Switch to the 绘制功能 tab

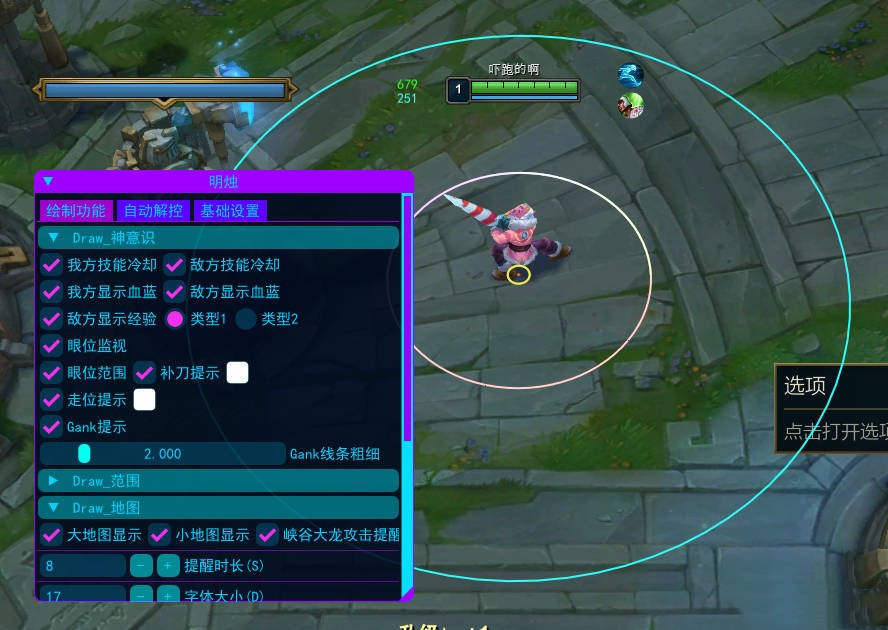tap(76, 211)
